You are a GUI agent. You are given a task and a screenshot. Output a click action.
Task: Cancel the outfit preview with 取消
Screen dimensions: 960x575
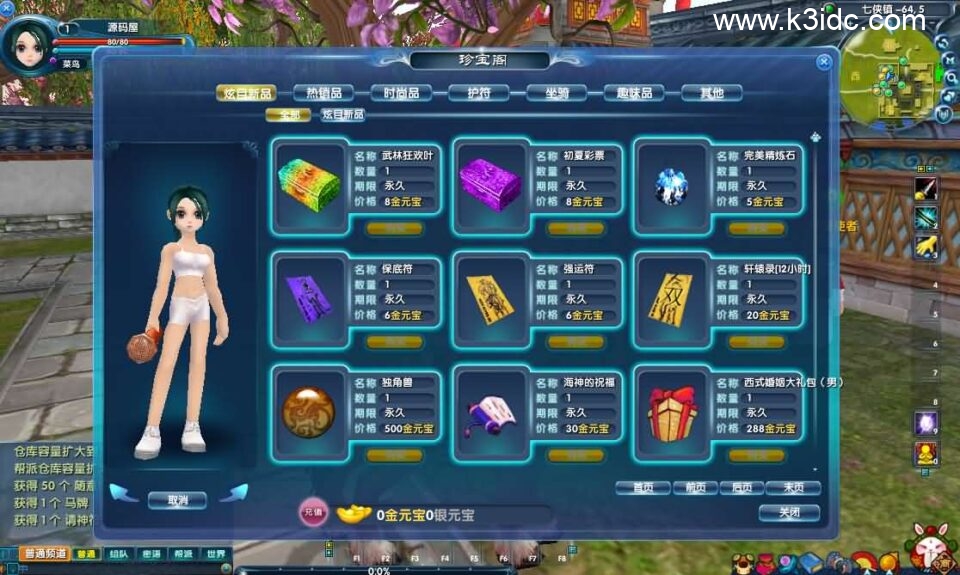click(x=177, y=499)
